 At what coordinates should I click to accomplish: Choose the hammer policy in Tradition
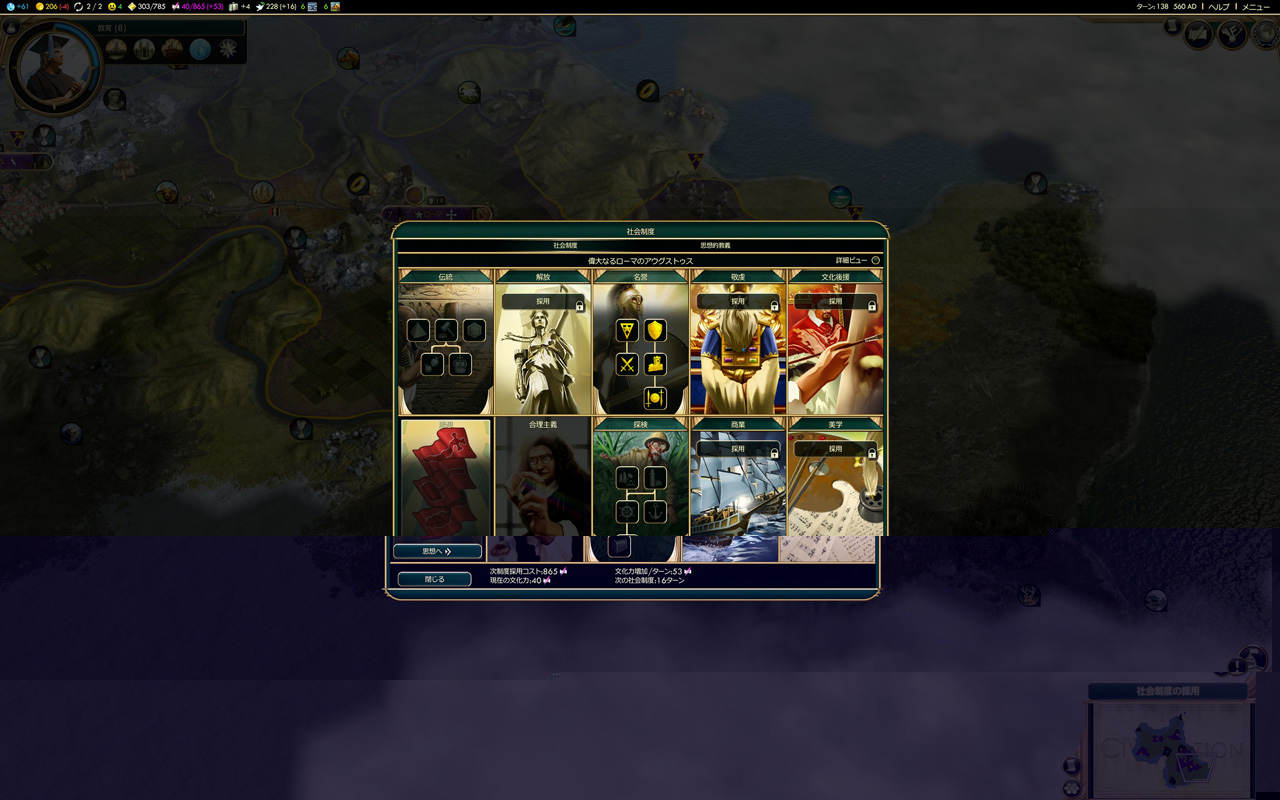pyautogui.click(x=446, y=331)
